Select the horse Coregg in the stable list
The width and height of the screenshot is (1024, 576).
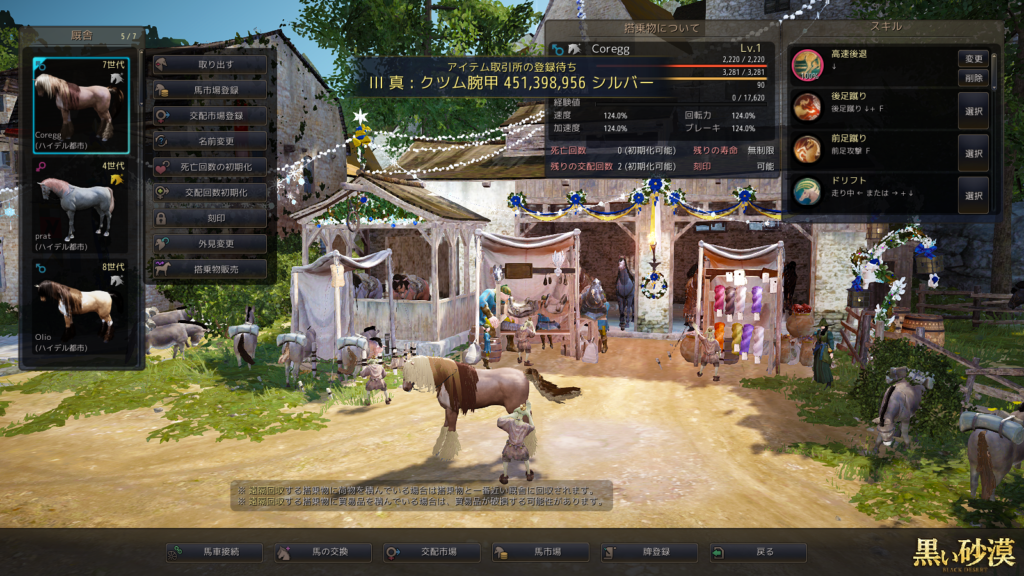pyautogui.click(x=81, y=105)
